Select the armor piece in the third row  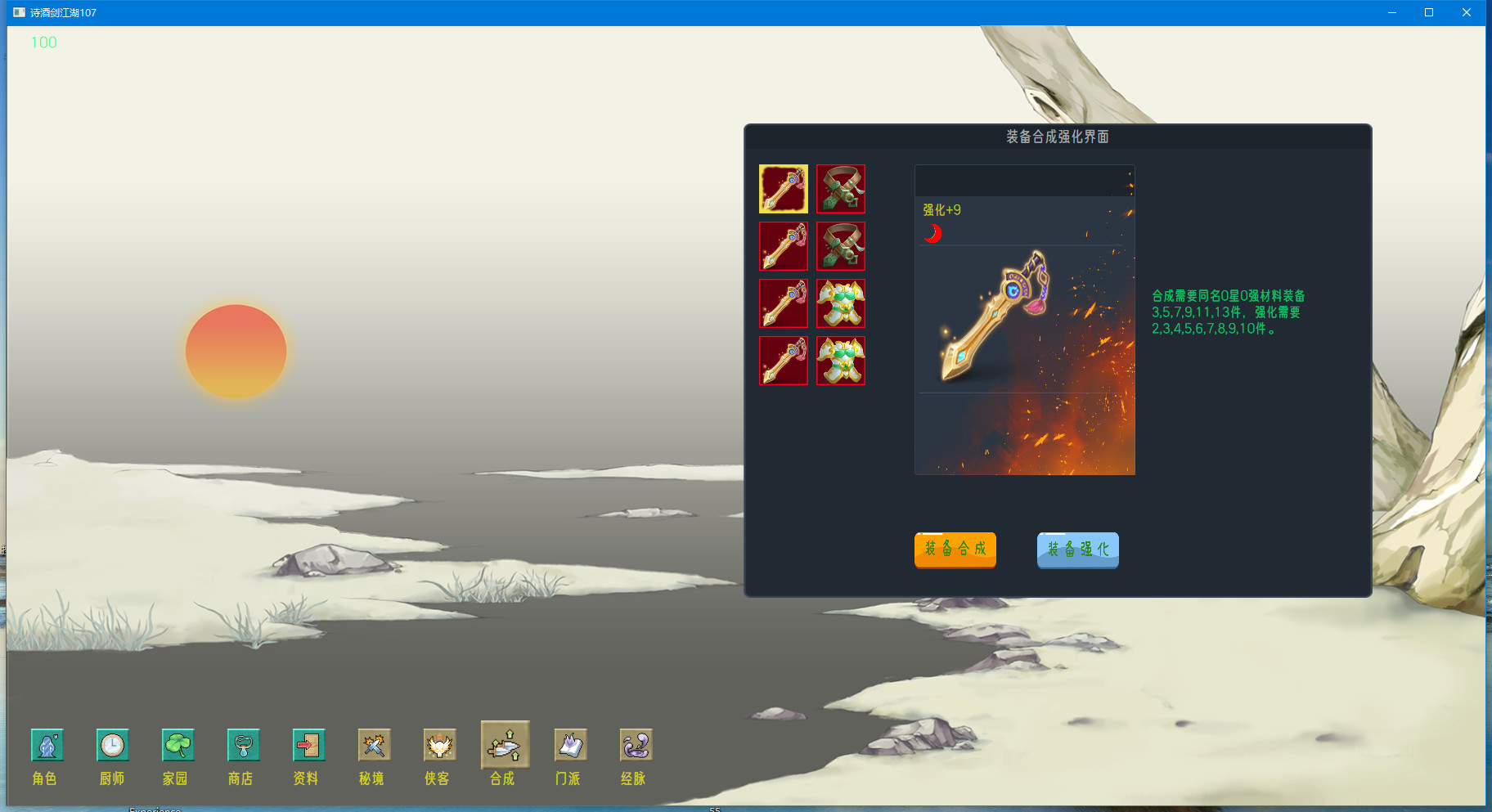pyautogui.click(x=841, y=303)
